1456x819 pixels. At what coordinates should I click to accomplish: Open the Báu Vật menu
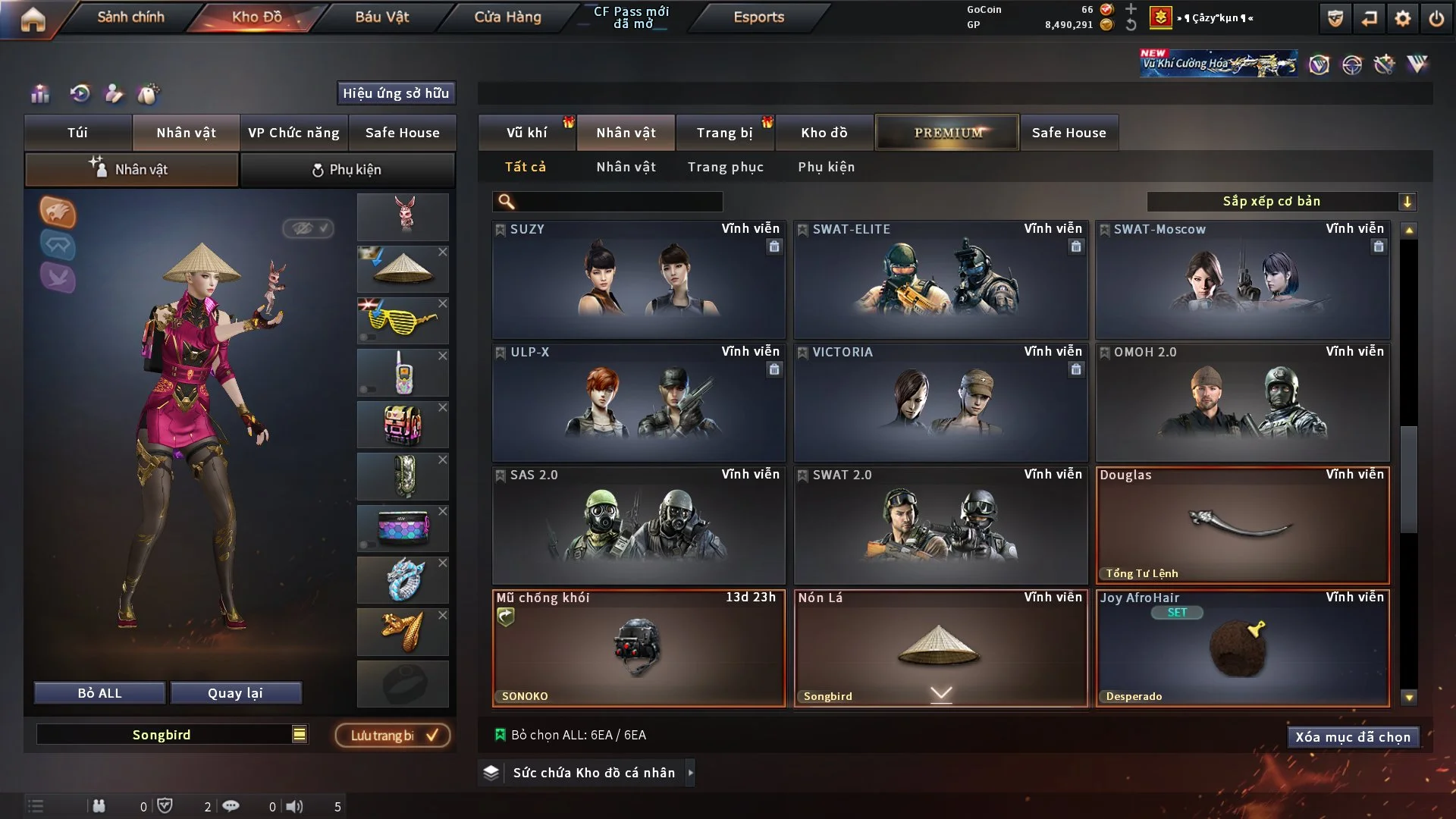[x=381, y=17]
